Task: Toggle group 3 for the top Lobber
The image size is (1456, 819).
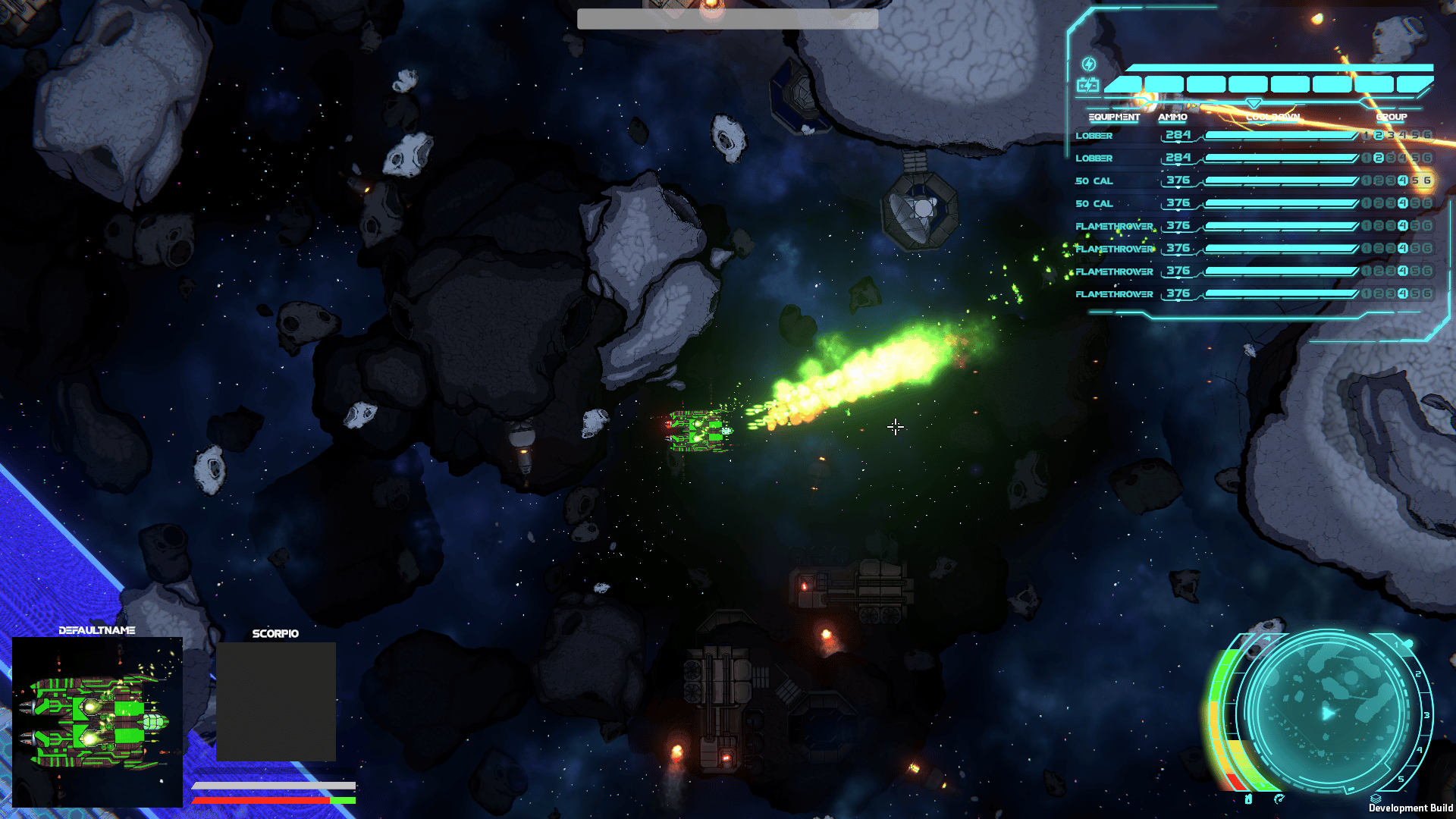Action: (x=1391, y=136)
